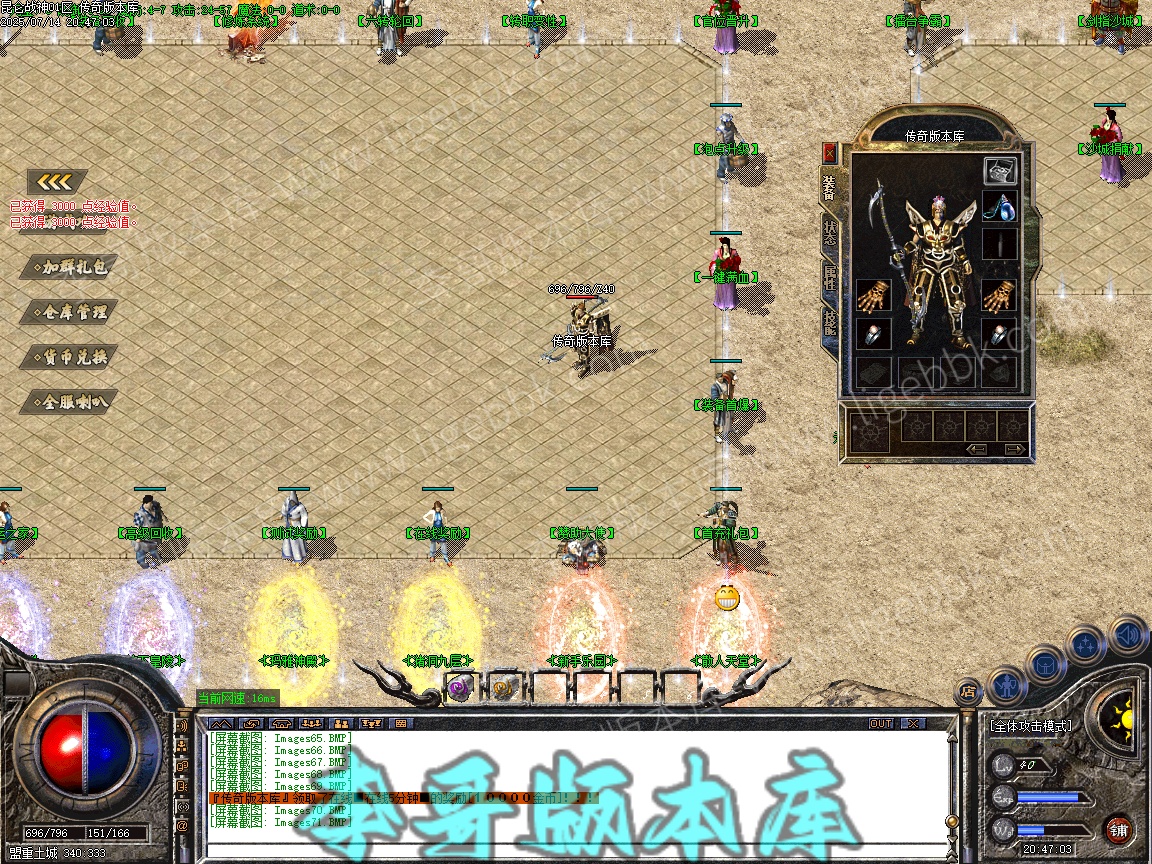Close the character equipment panel
The image size is (1152, 864).
point(829,153)
